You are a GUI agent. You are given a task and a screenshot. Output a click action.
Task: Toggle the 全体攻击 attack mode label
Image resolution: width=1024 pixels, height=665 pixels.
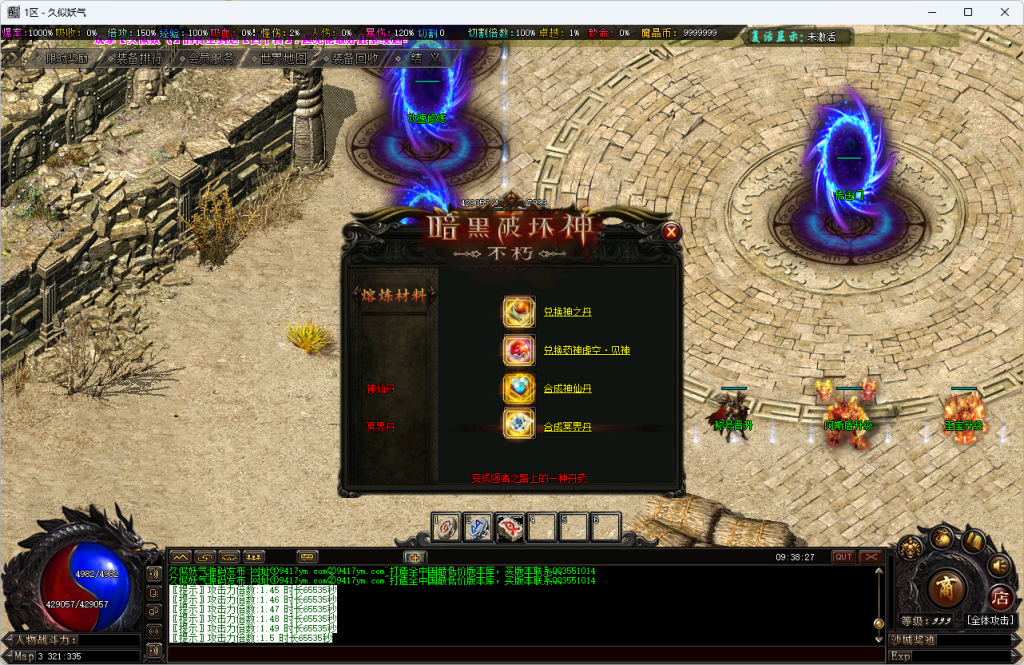pyautogui.click(x=992, y=620)
